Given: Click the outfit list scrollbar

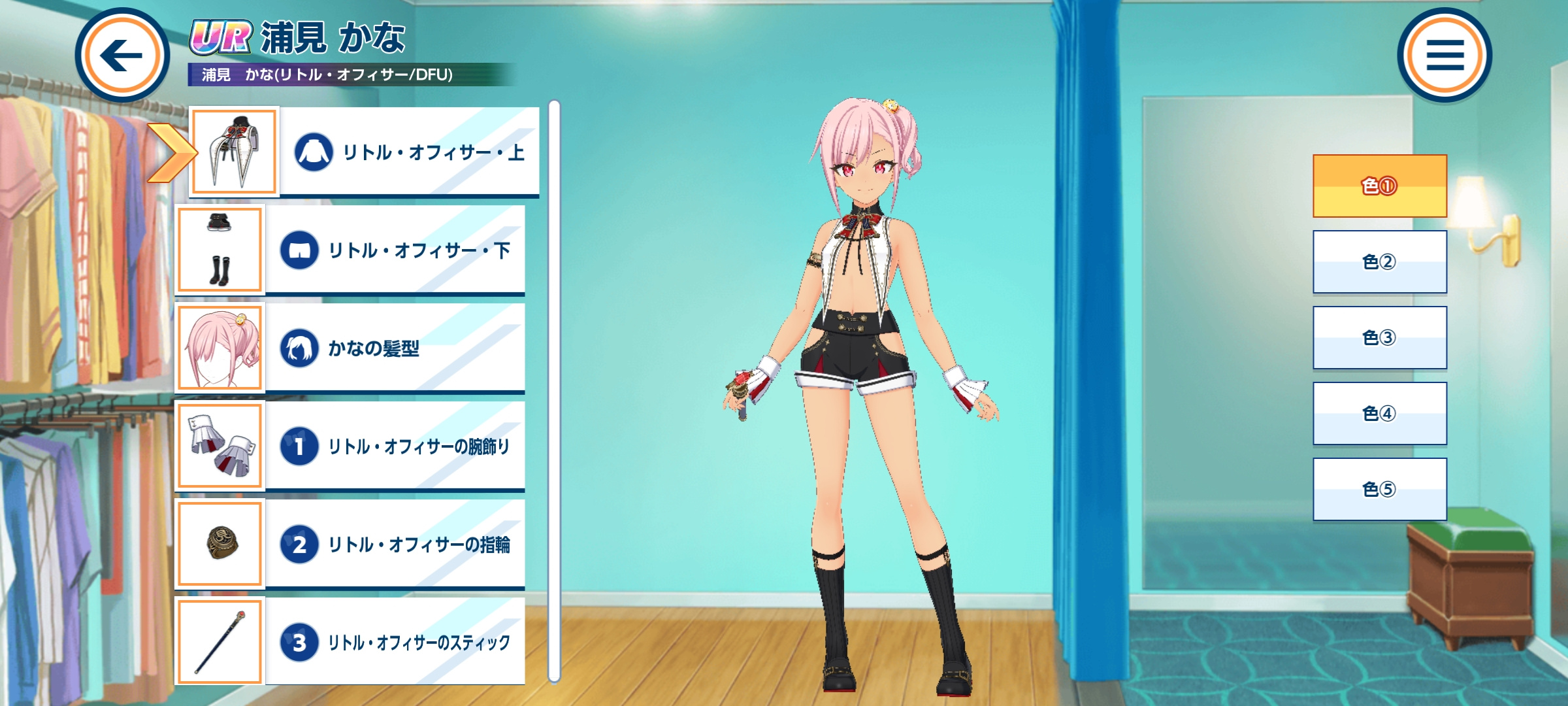Looking at the screenshot, I should pos(555,391).
